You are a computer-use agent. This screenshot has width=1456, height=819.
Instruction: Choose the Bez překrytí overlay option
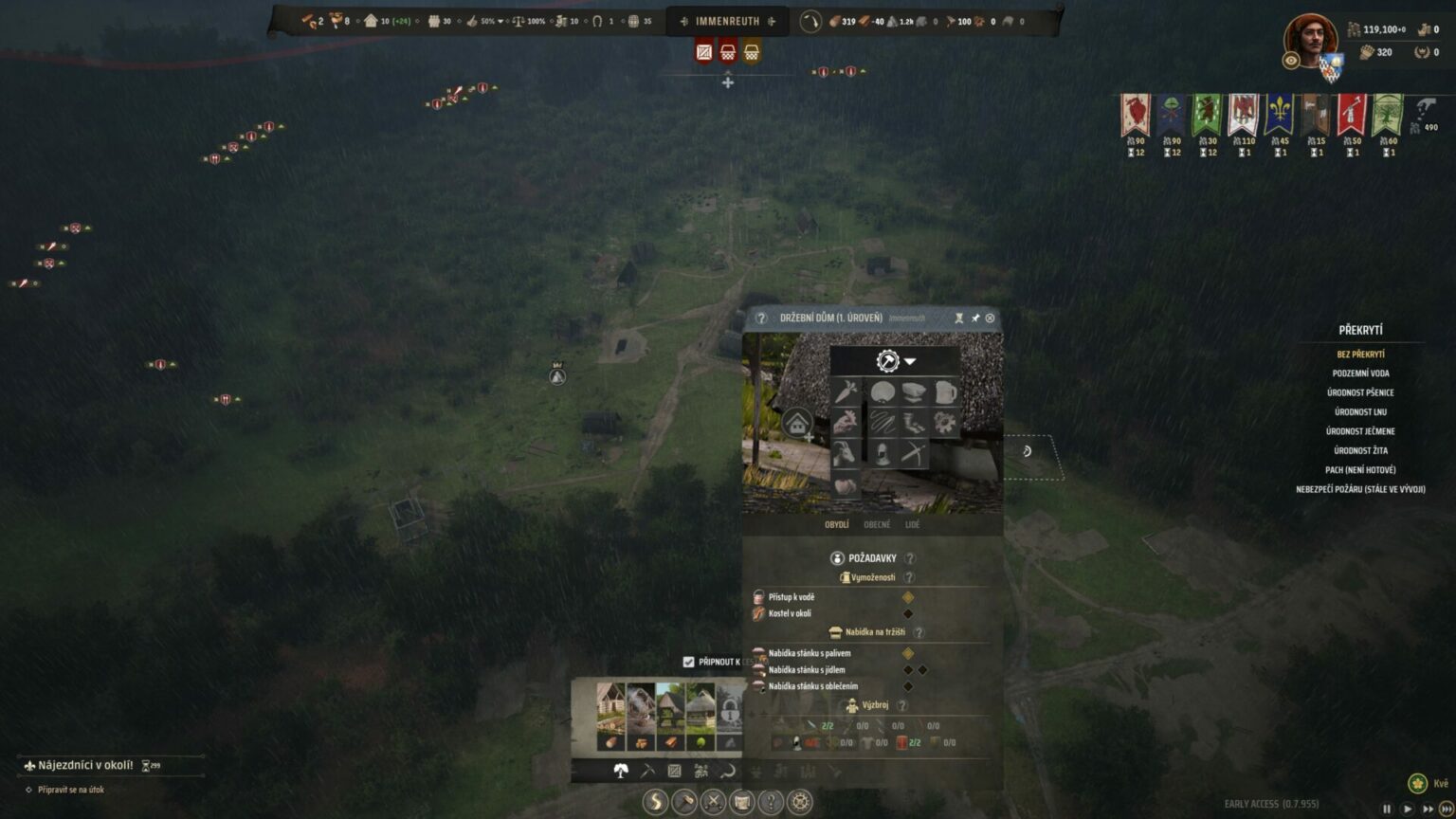pos(1360,355)
